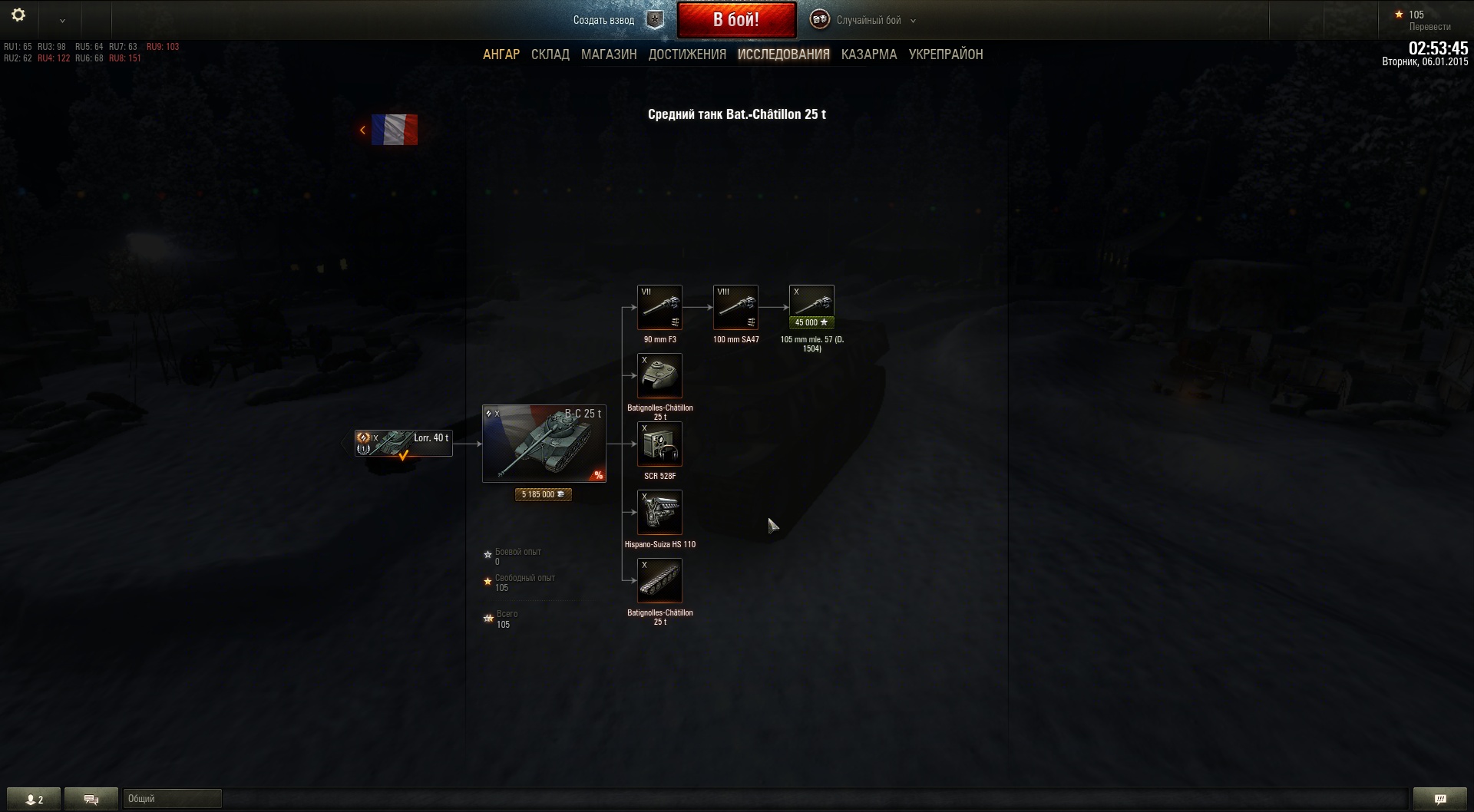Choose the SCR 528F radio module
The width and height of the screenshot is (1474, 812).
659,444
